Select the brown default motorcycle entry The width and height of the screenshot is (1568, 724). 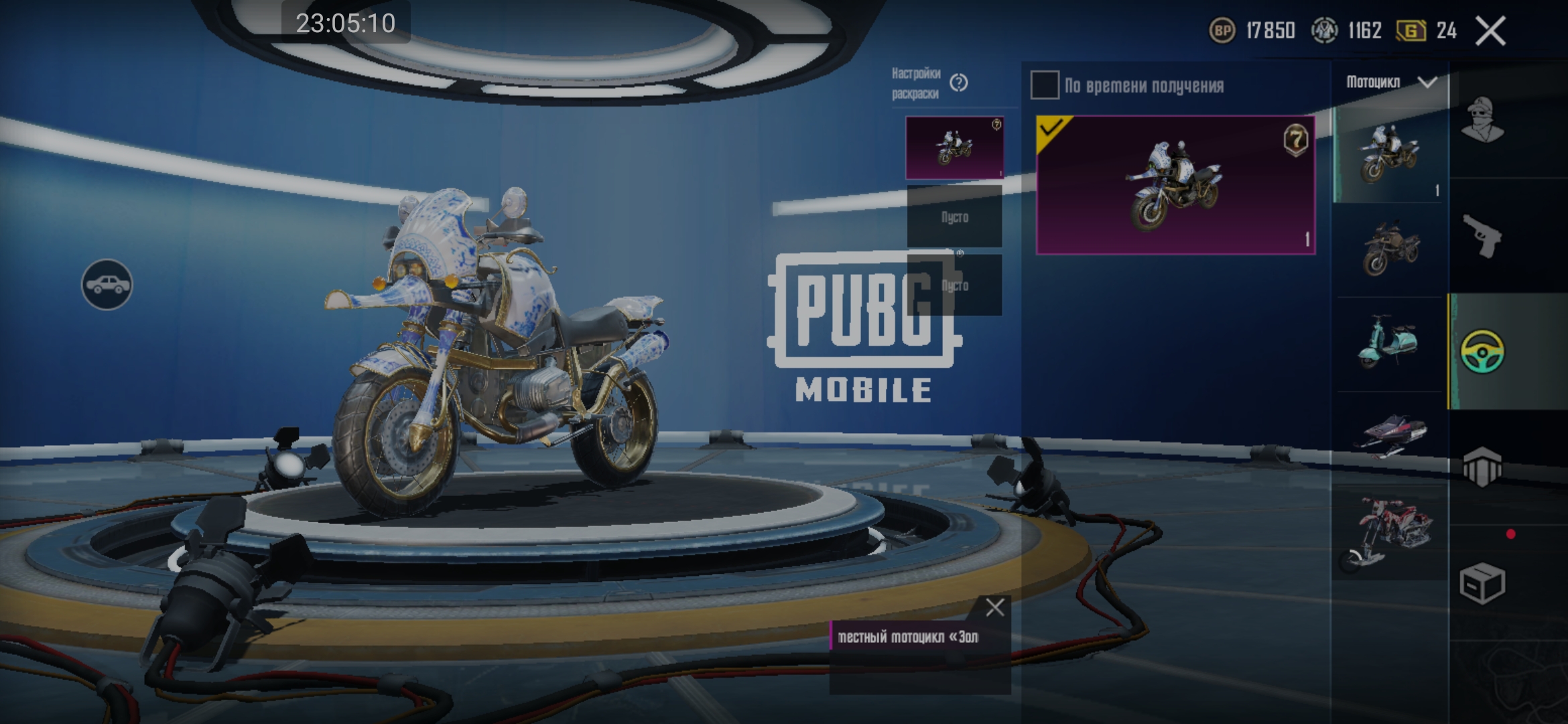(x=1390, y=248)
